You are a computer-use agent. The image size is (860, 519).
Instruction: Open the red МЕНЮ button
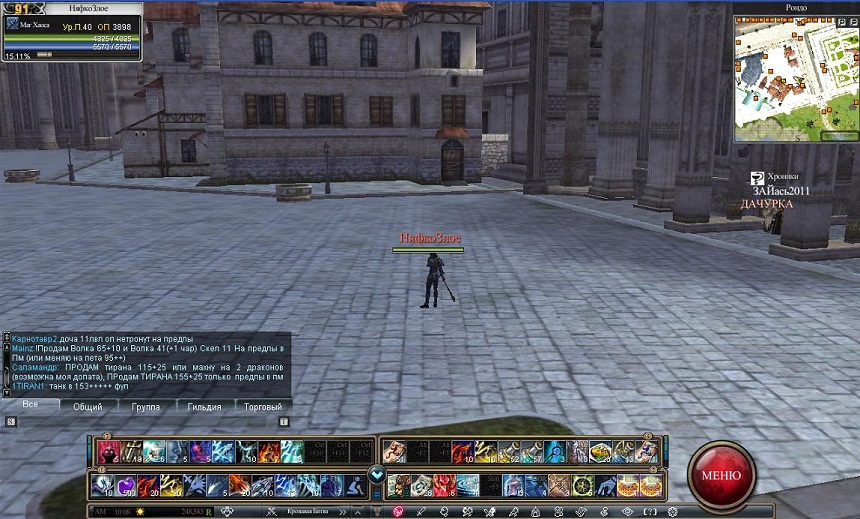pyautogui.click(x=721, y=473)
